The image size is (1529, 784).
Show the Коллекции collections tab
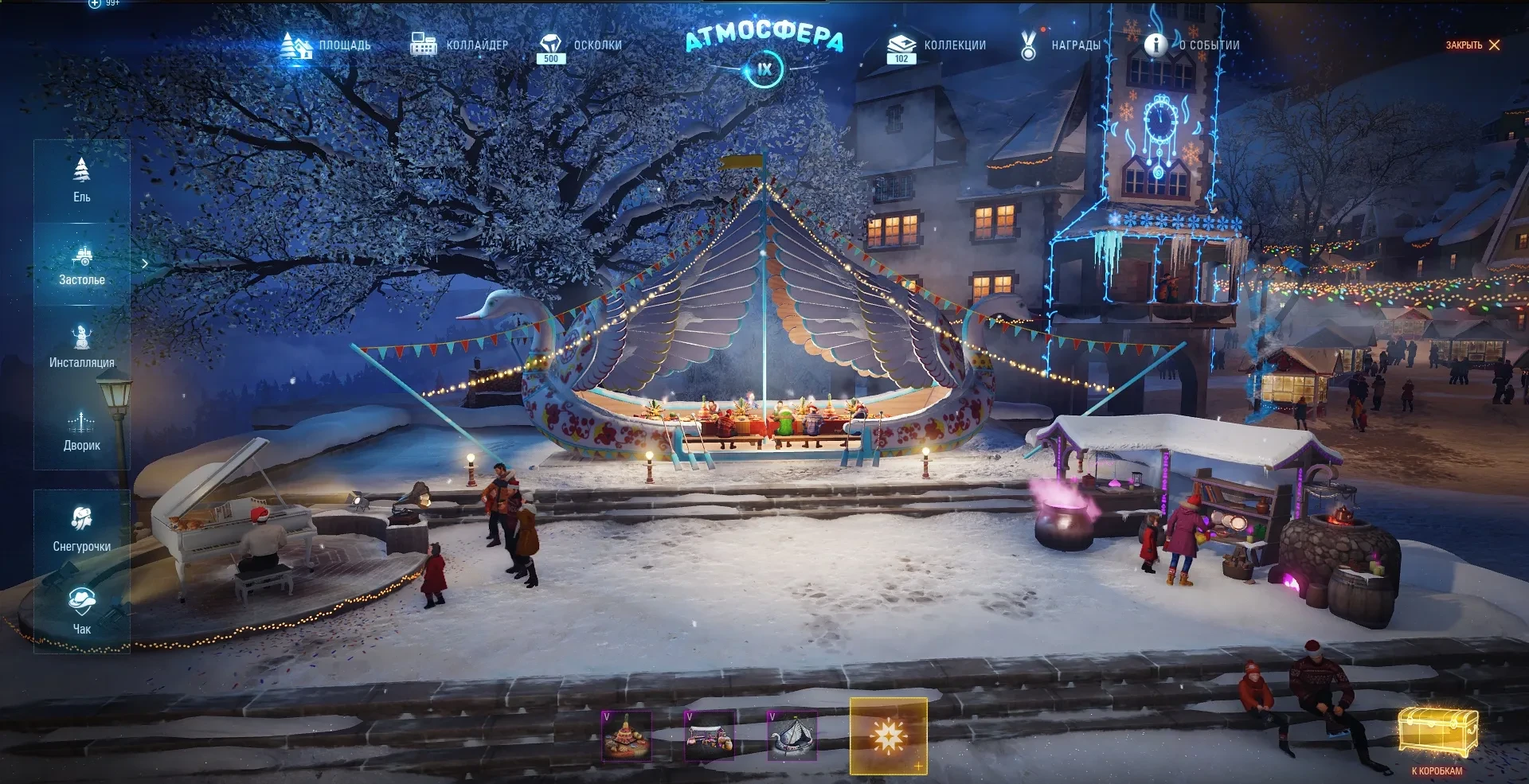point(937,46)
